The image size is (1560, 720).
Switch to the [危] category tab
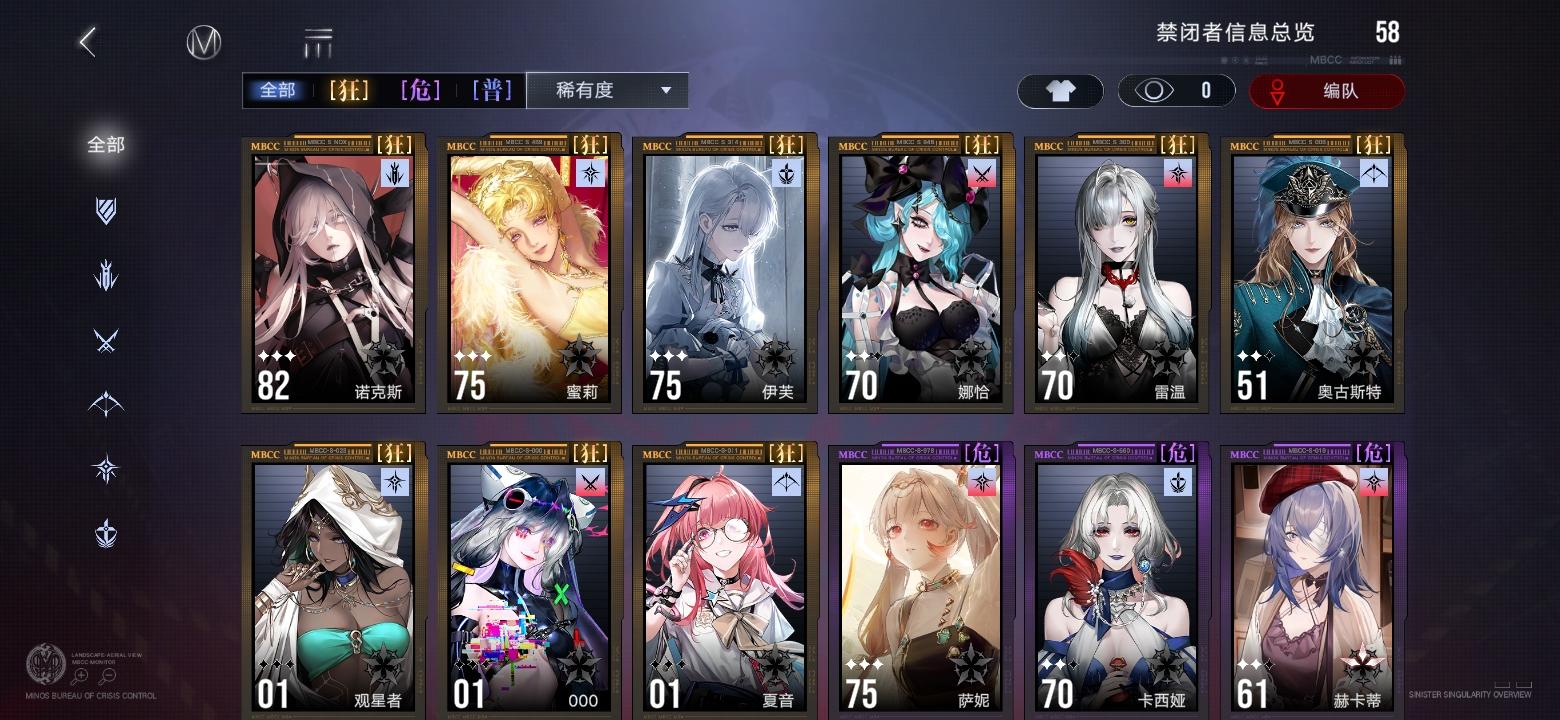click(421, 90)
